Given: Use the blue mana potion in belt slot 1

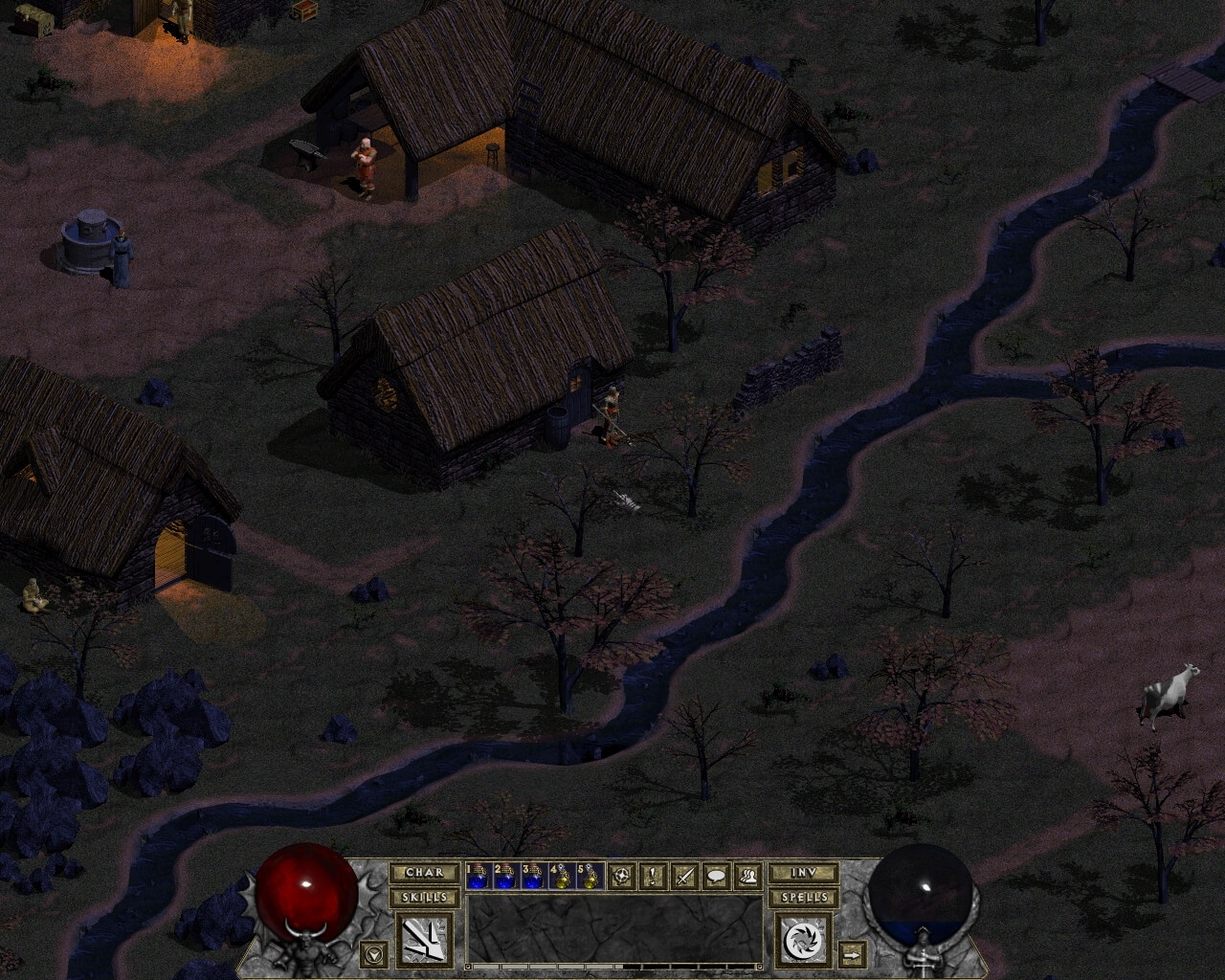Looking at the screenshot, I should click(478, 876).
